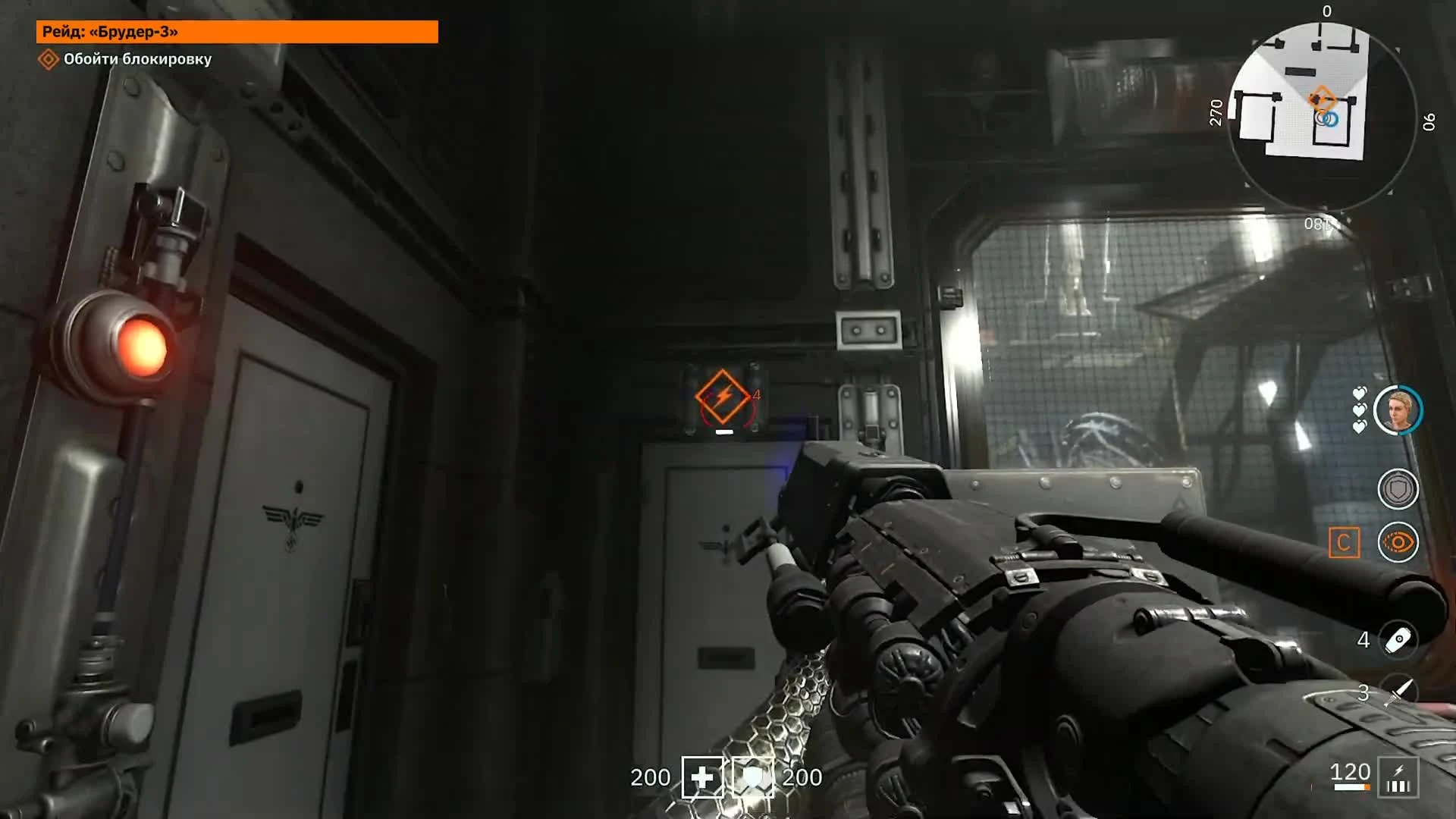Expand the Обойти блокировку objective diamond
The width and height of the screenshot is (1456, 819).
(x=48, y=59)
